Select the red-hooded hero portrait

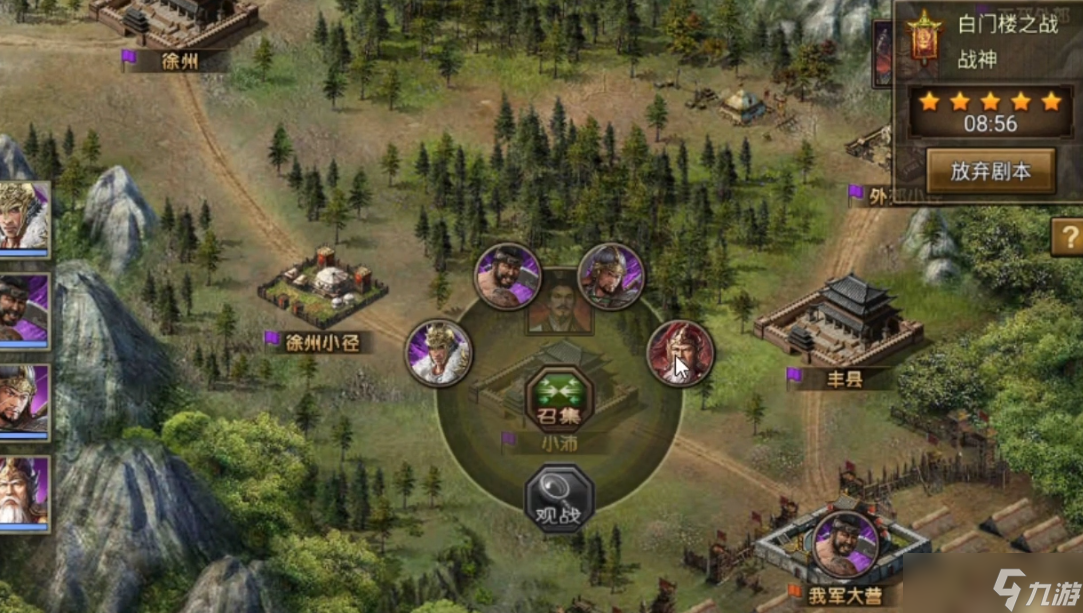680,353
